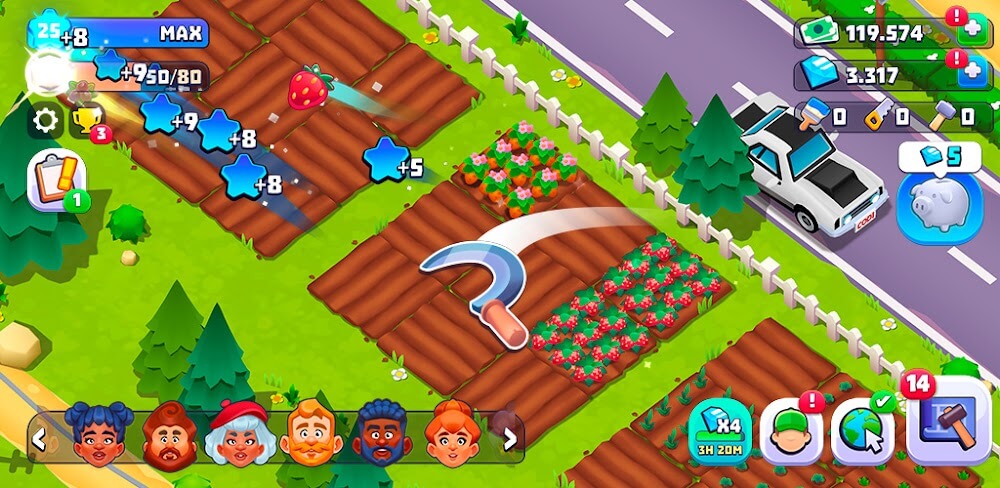1000x488 pixels.
Task: Open the blueprint hammer build menu
Action: pyautogui.click(x=948, y=421)
